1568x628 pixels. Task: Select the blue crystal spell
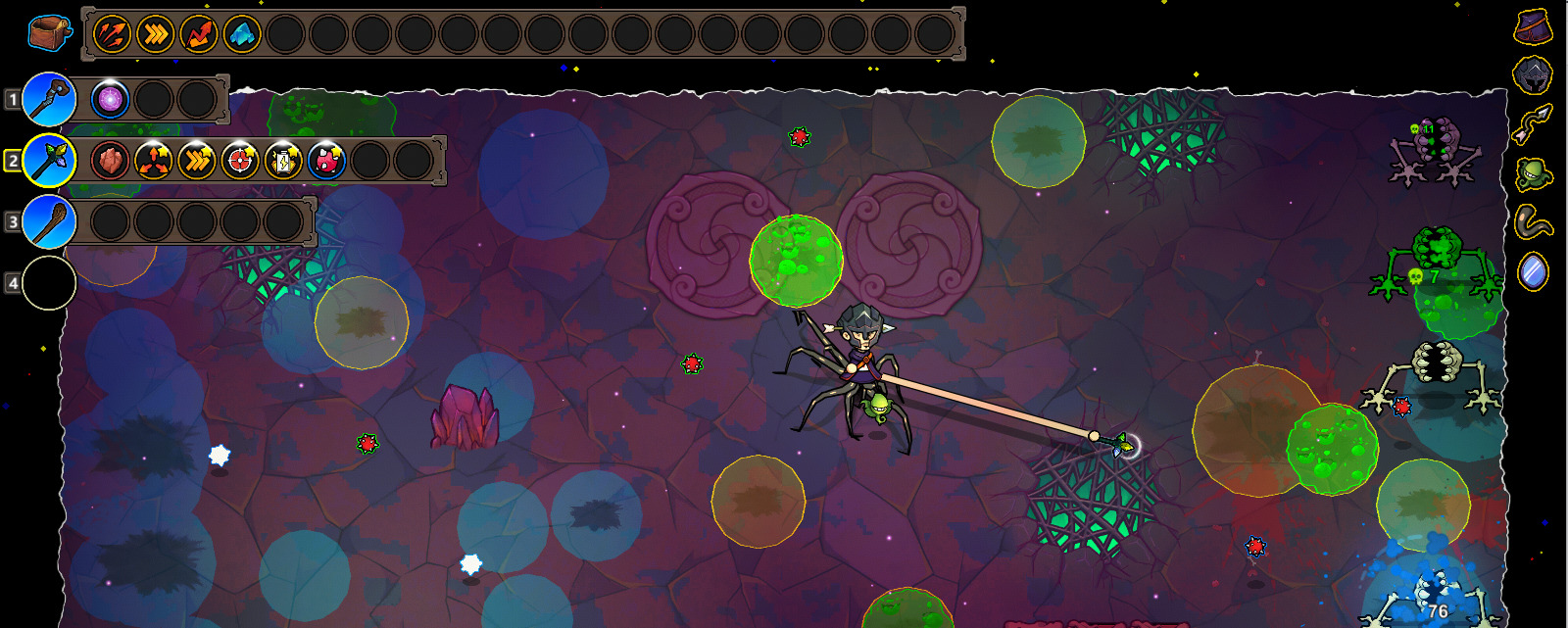[242, 35]
